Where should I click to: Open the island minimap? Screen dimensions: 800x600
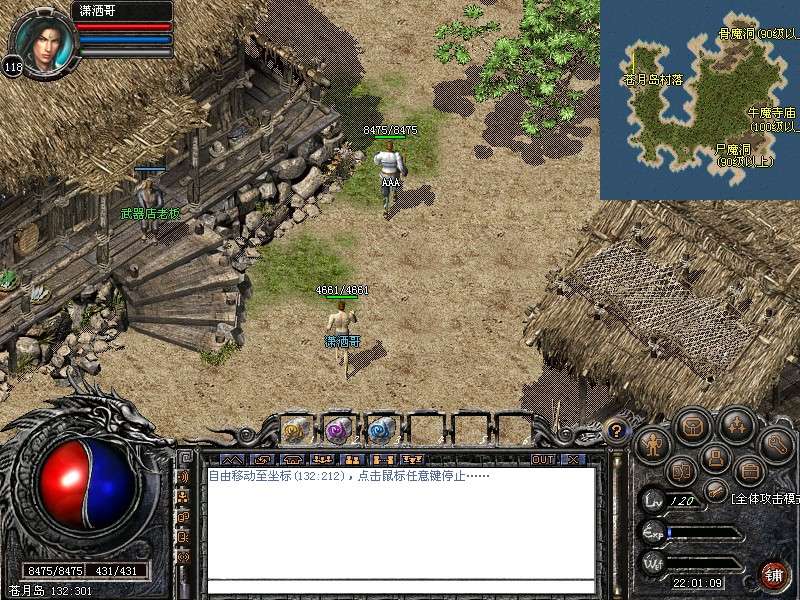pos(699,99)
